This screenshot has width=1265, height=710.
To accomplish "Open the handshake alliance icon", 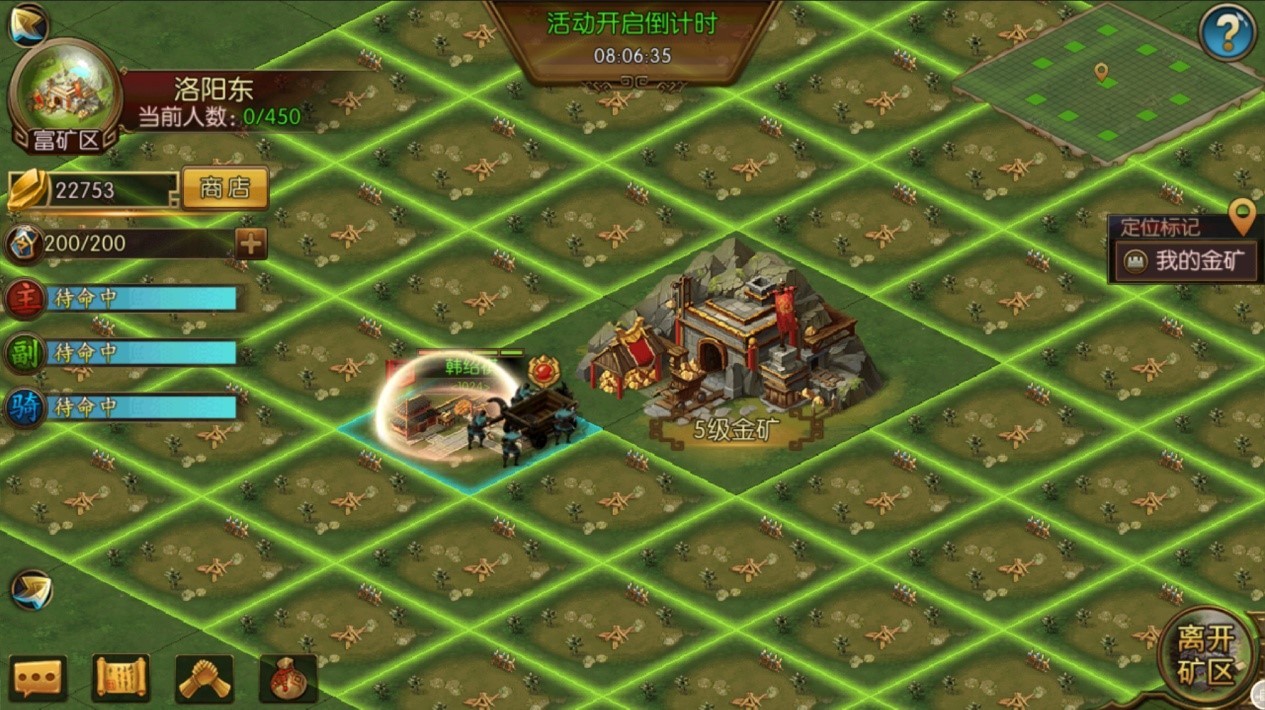I will click(x=205, y=679).
